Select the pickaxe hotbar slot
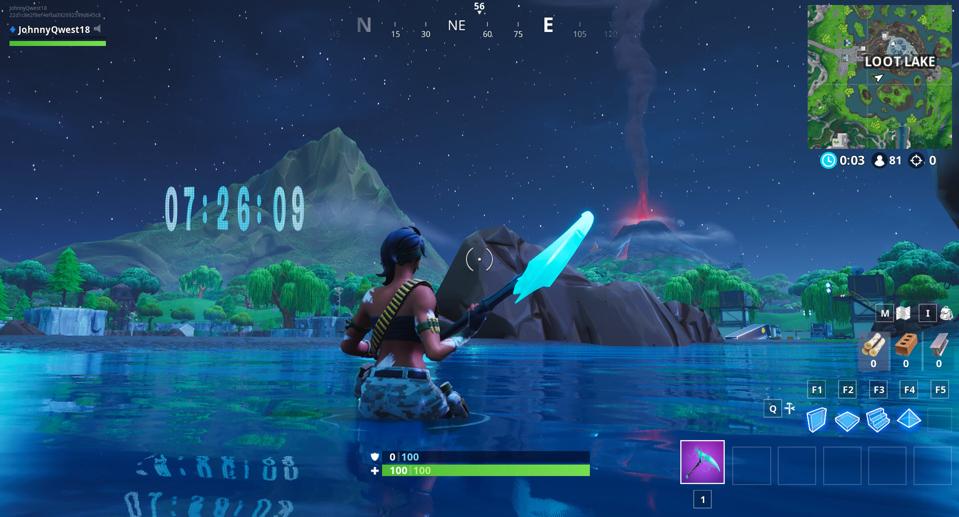This screenshot has width=959, height=517. (x=702, y=463)
